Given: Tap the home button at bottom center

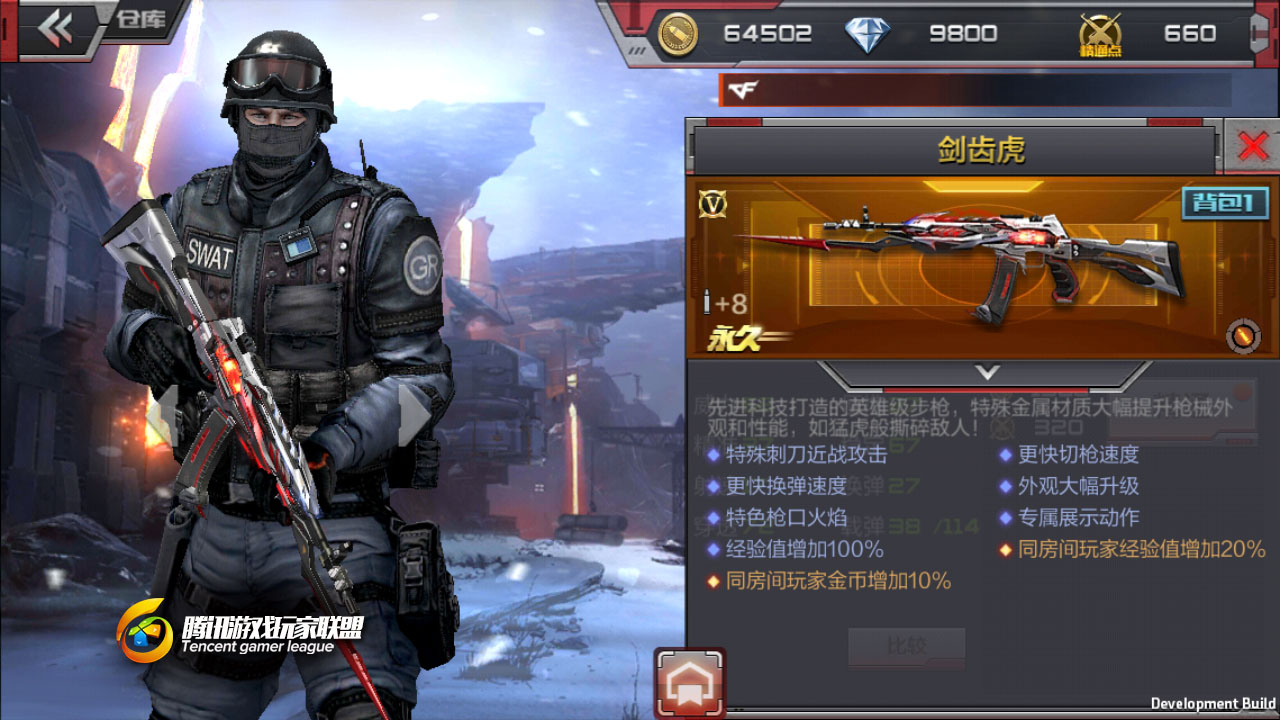Looking at the screenshot, I should tap(688, 684).
